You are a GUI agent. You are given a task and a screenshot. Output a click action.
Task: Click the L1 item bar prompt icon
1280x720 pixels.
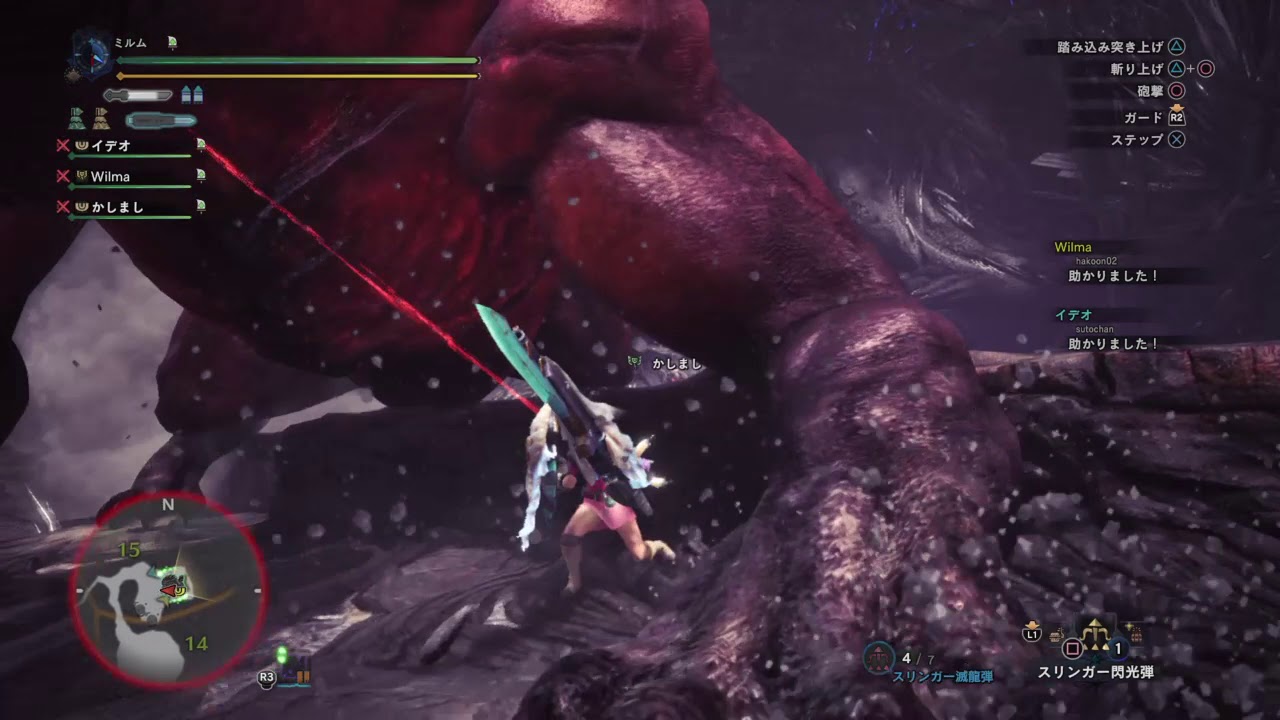(1031, 634)
